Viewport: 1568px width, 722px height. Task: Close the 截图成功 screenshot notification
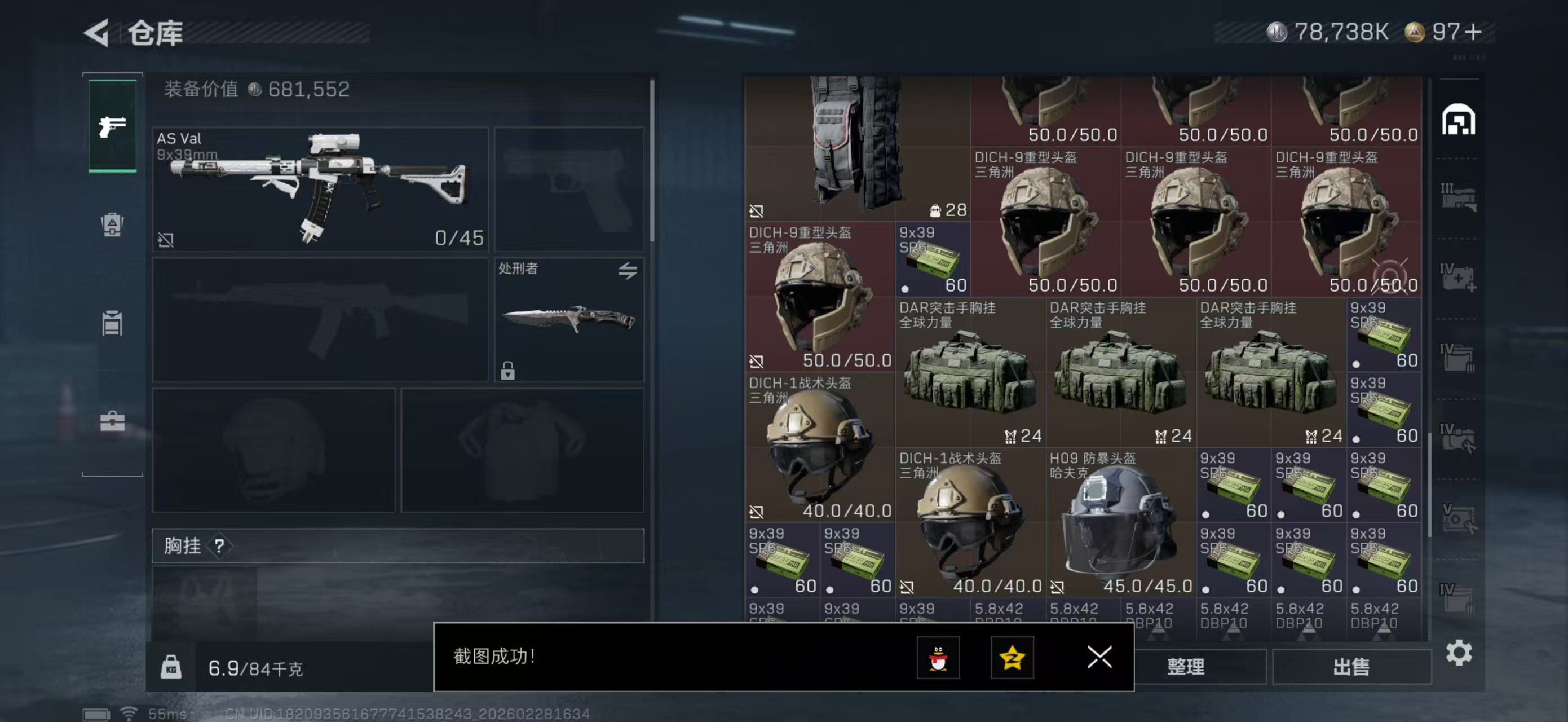tap(1099, 657)
